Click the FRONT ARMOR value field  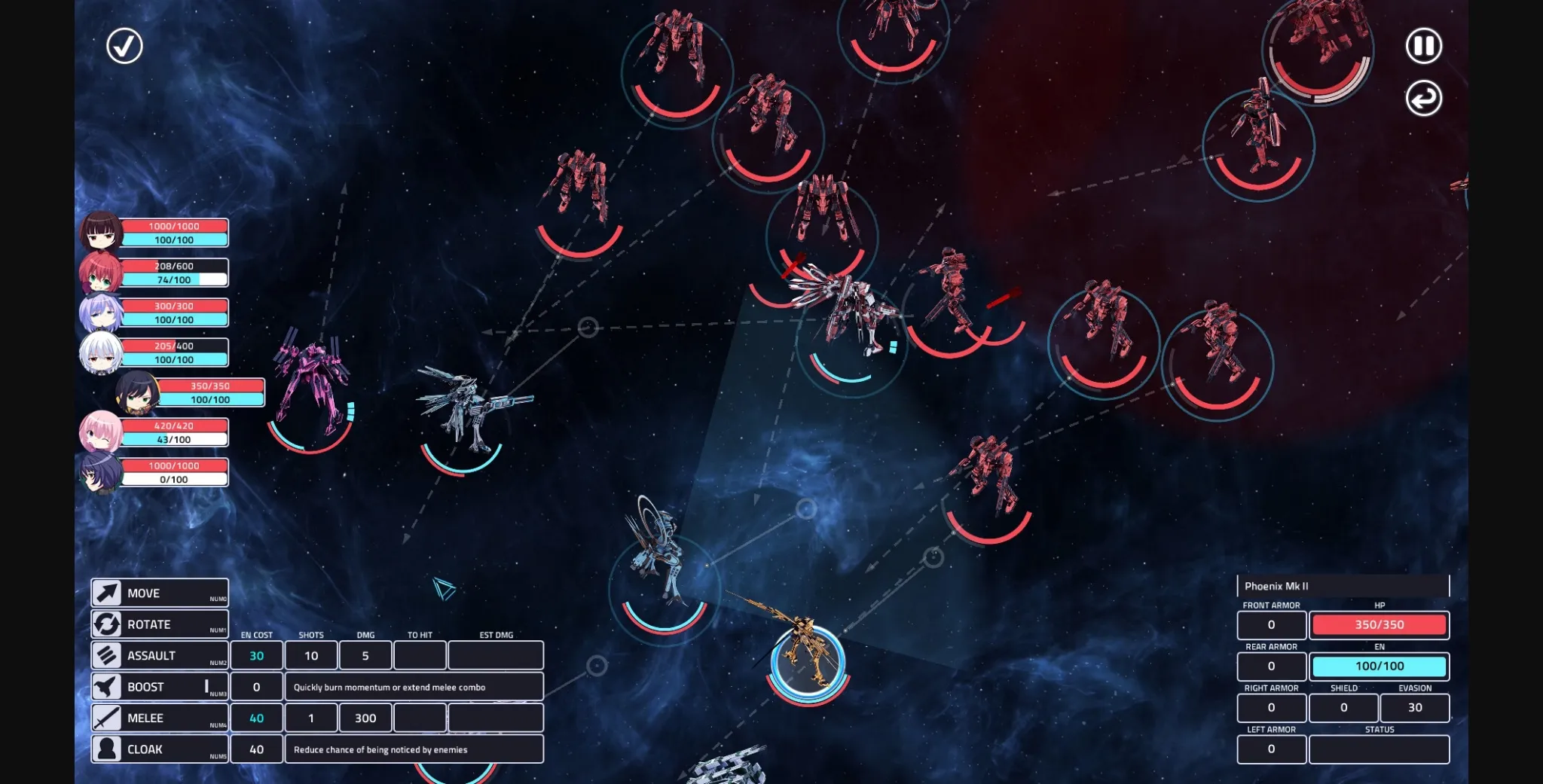tap(1271, 625)
